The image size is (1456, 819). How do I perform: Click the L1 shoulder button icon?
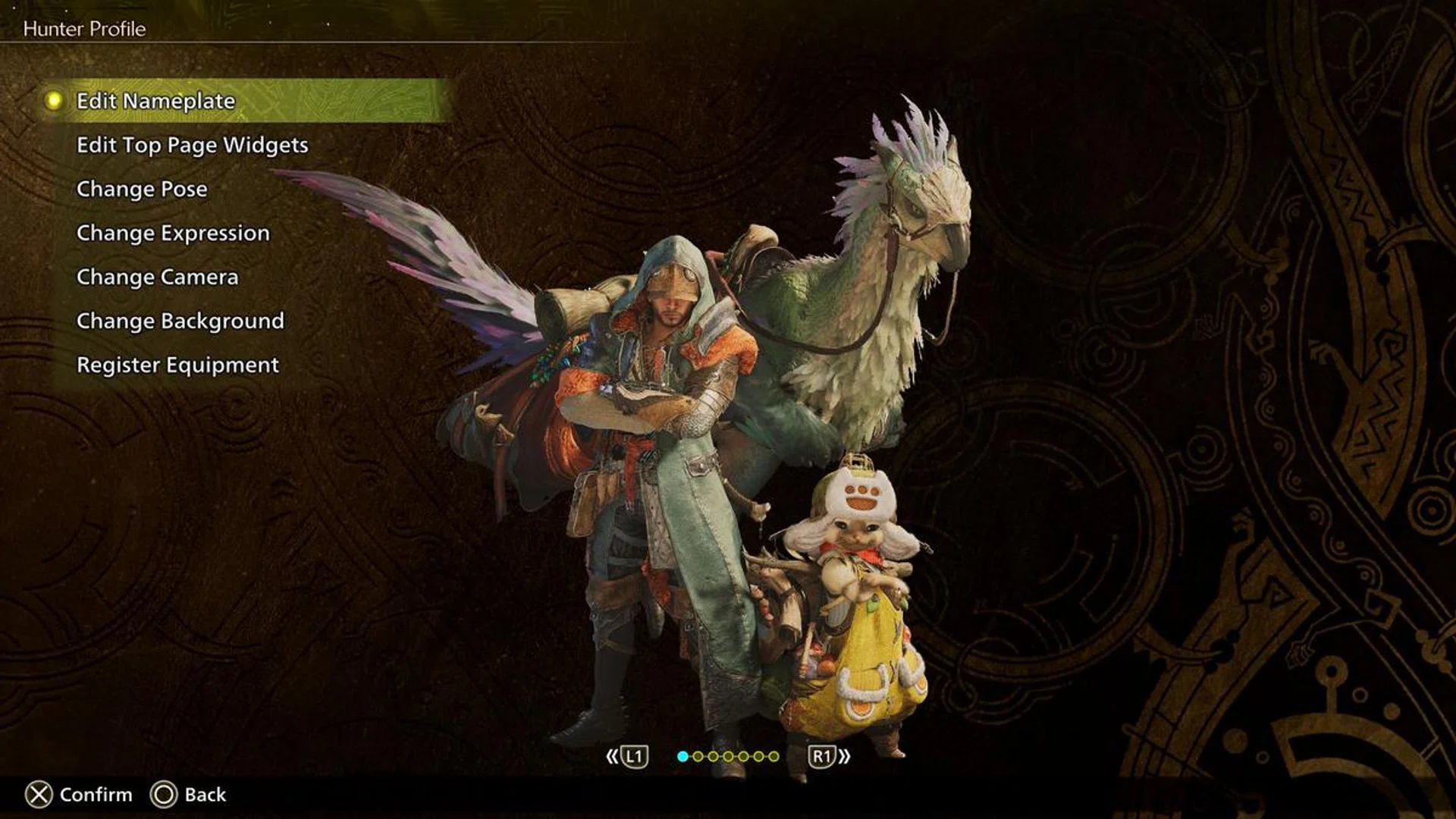[635, 757]
